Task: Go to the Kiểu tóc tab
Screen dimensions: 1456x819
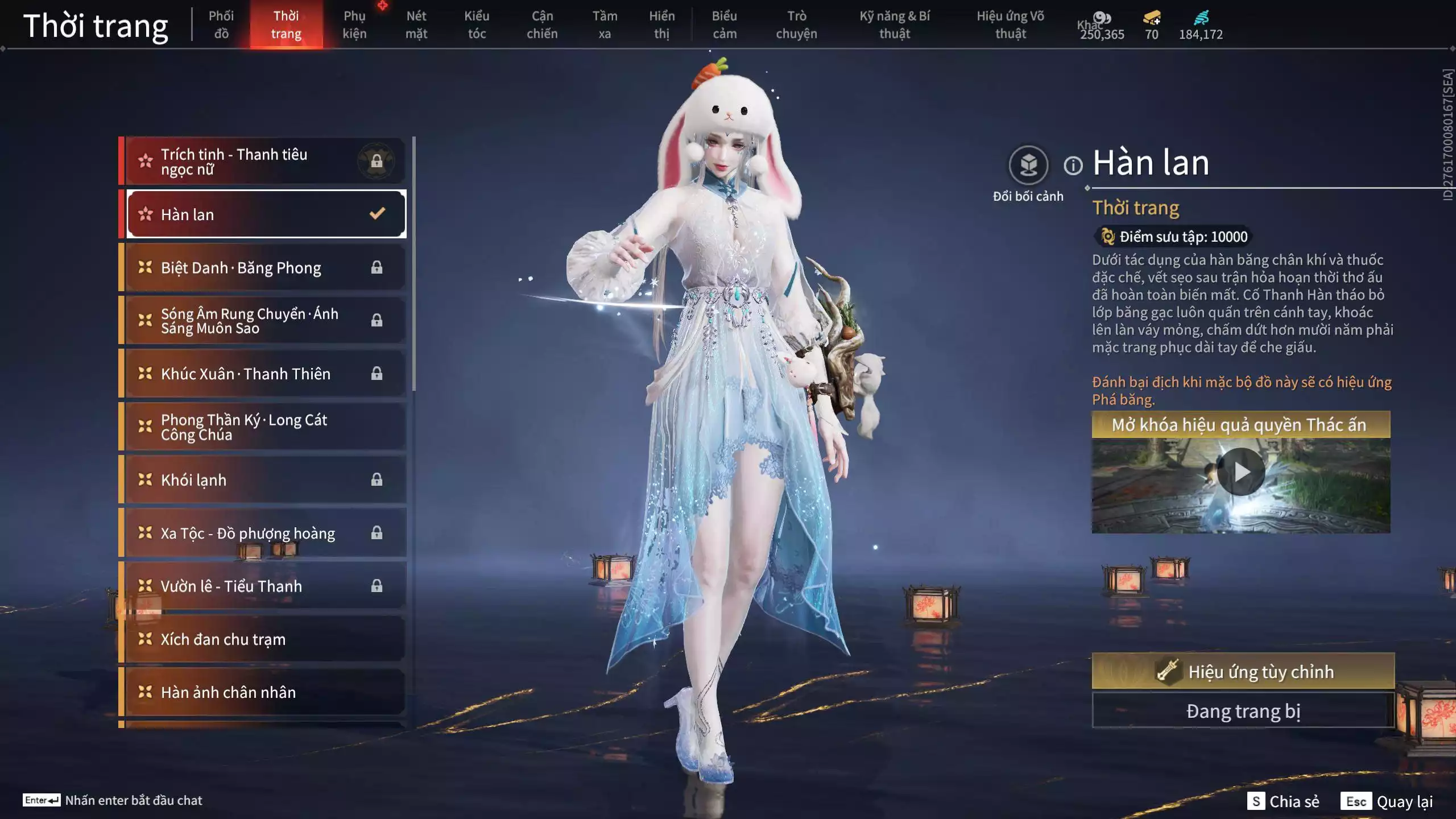Action: pos(477,24)
